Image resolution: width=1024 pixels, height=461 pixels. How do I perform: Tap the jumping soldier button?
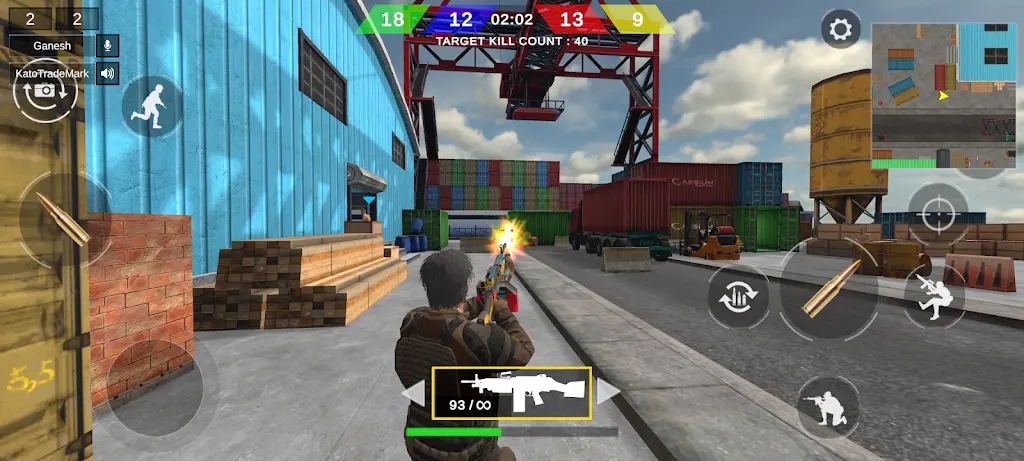point(932,297)
